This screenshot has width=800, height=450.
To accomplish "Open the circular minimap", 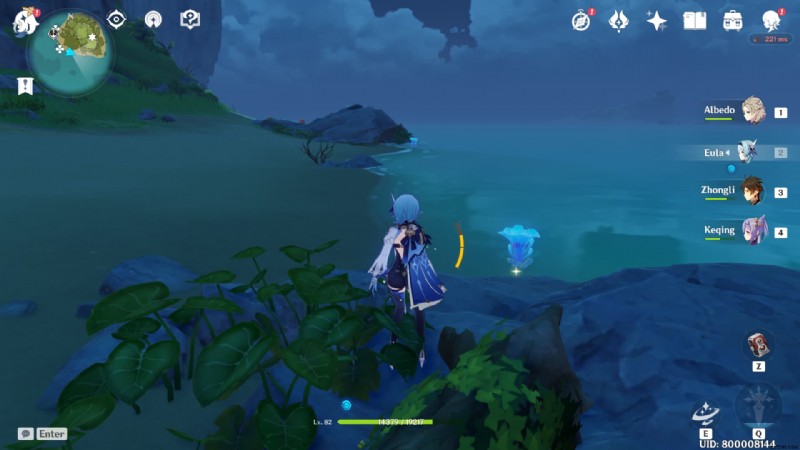I will (72, 47).
